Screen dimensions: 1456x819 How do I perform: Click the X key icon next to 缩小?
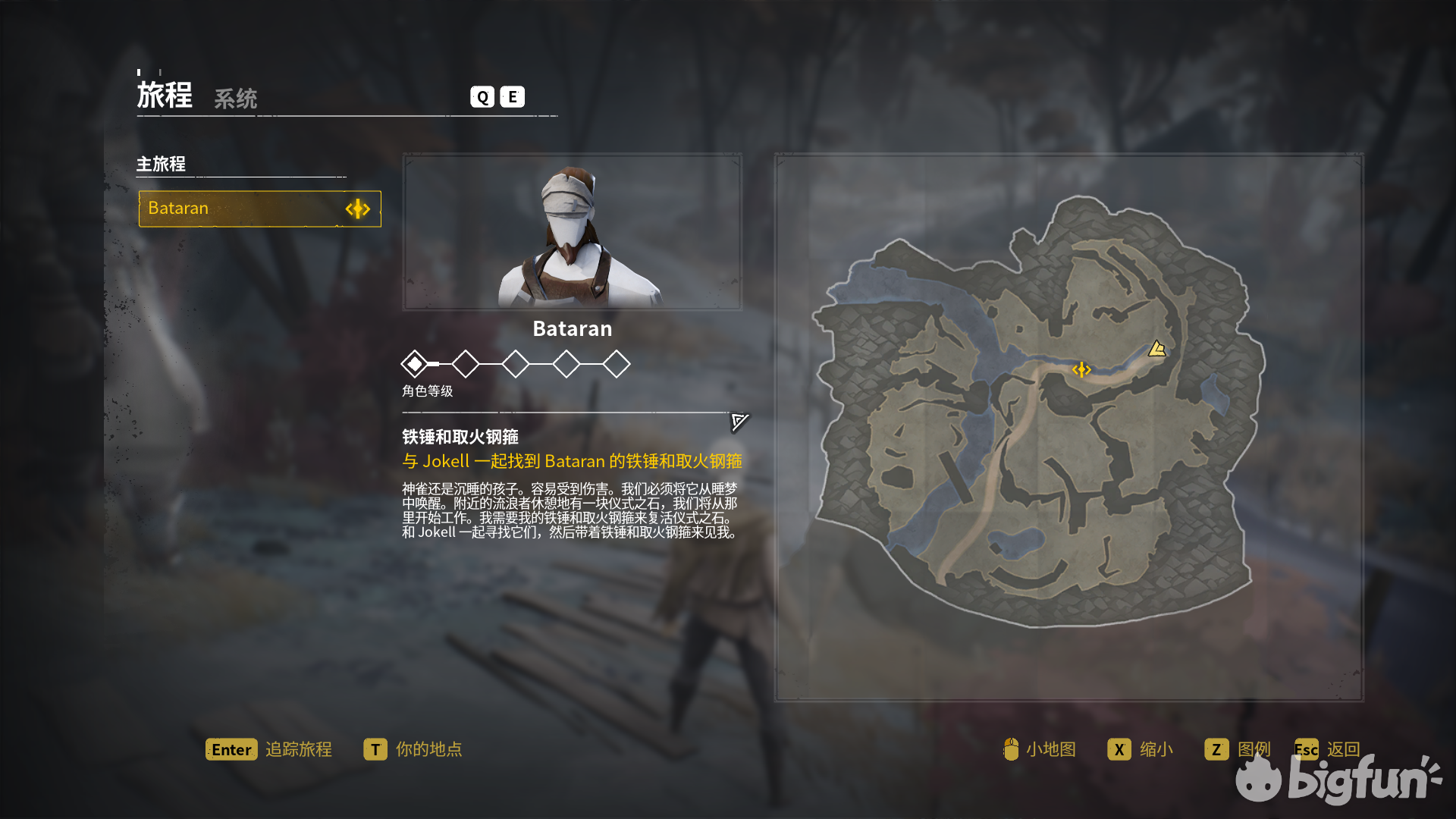pos(1119,749)
